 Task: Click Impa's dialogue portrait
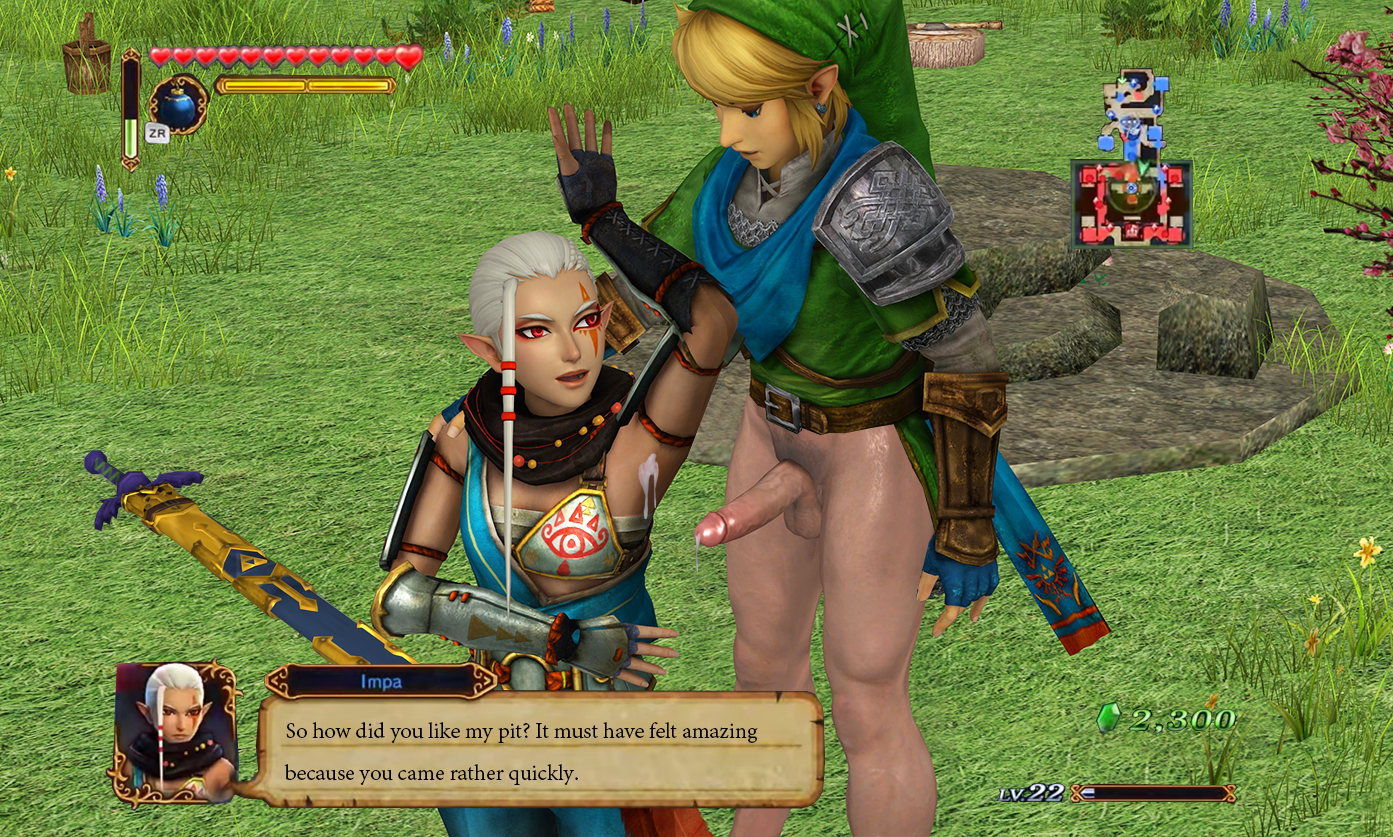[x=176, y=731]
